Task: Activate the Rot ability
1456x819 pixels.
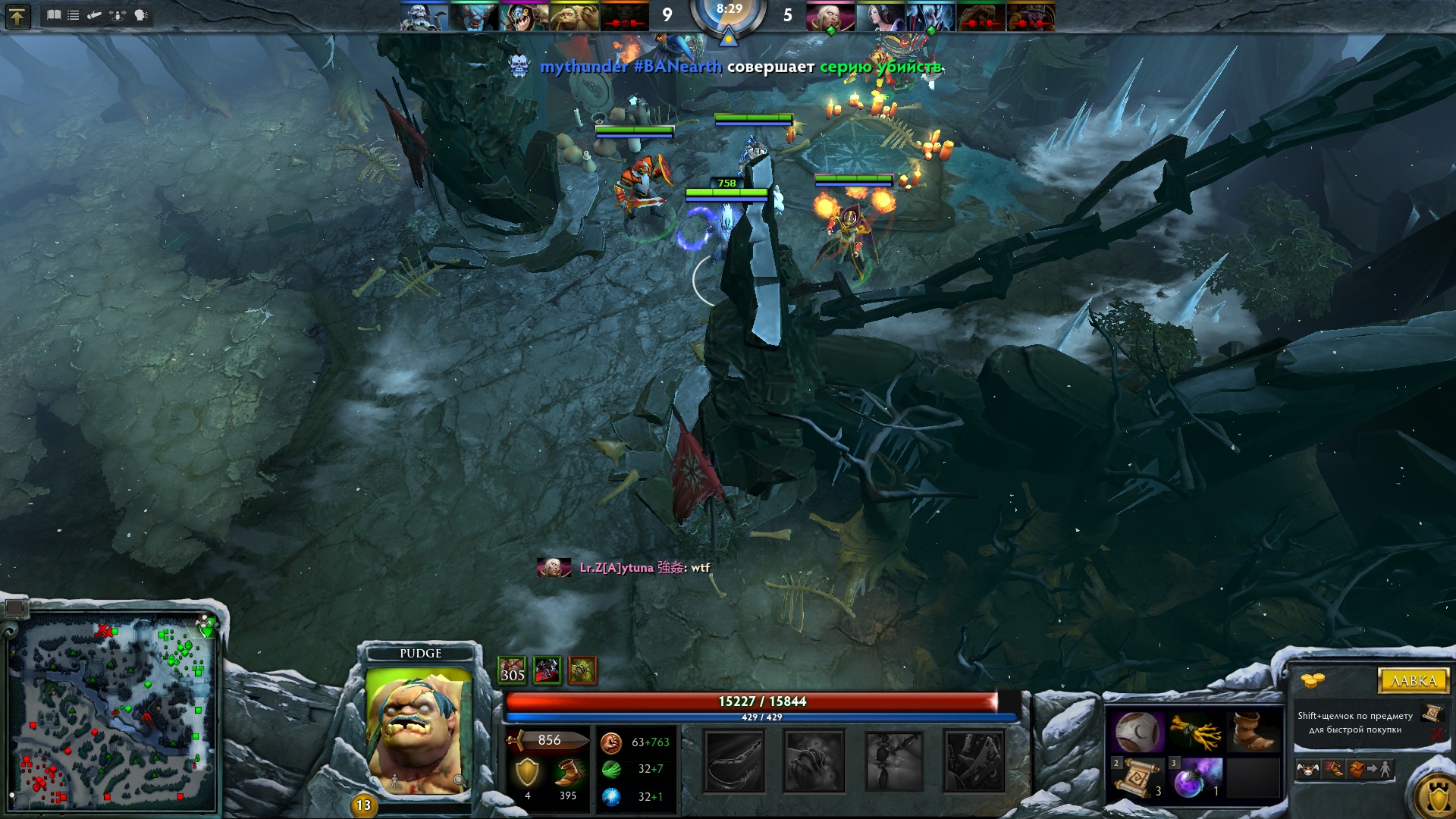Action: coord(814,761)
